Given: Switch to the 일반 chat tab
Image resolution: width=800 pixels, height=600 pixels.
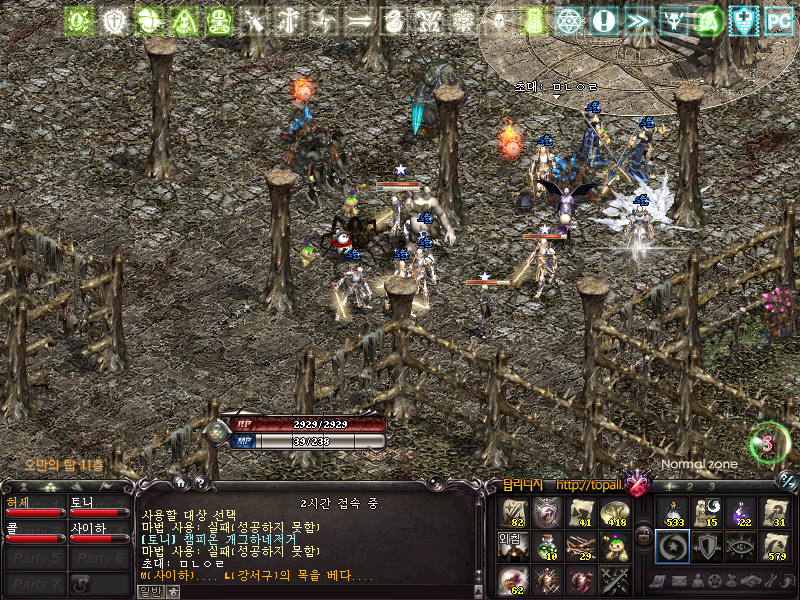Looking at the screenshot, I should 149,591.
